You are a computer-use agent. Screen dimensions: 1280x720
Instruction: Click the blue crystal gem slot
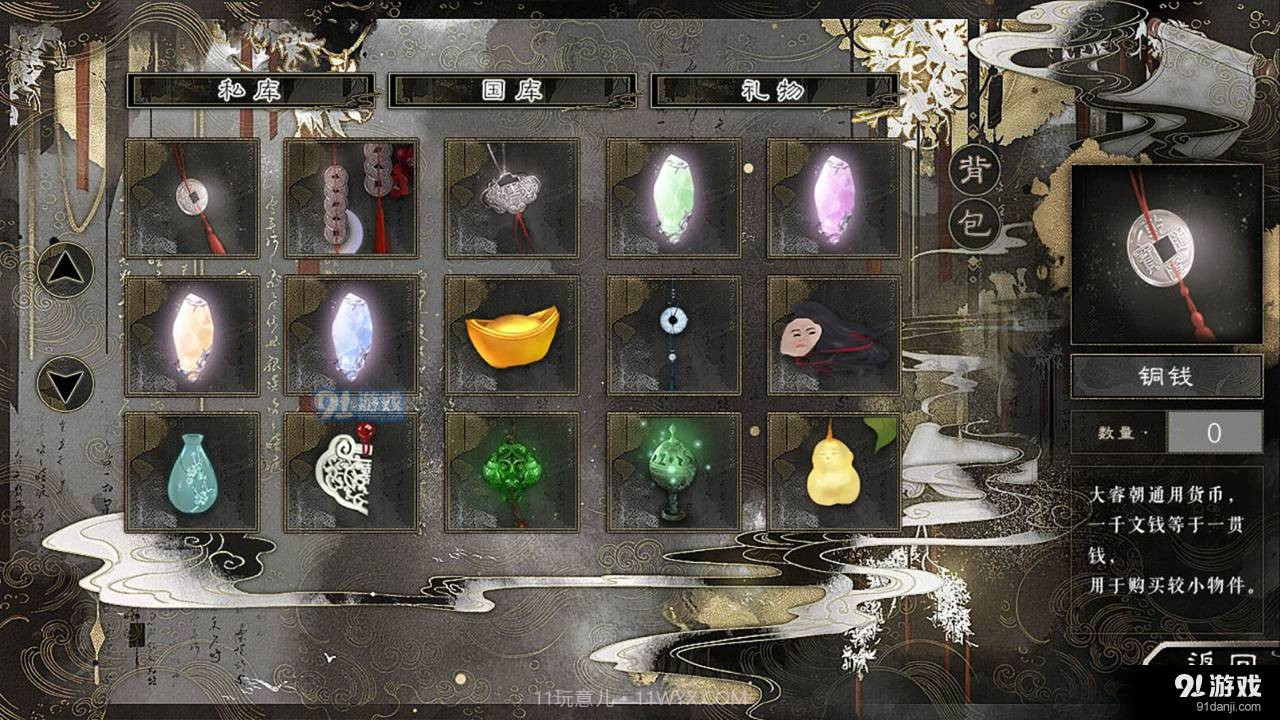coord(352,335)
